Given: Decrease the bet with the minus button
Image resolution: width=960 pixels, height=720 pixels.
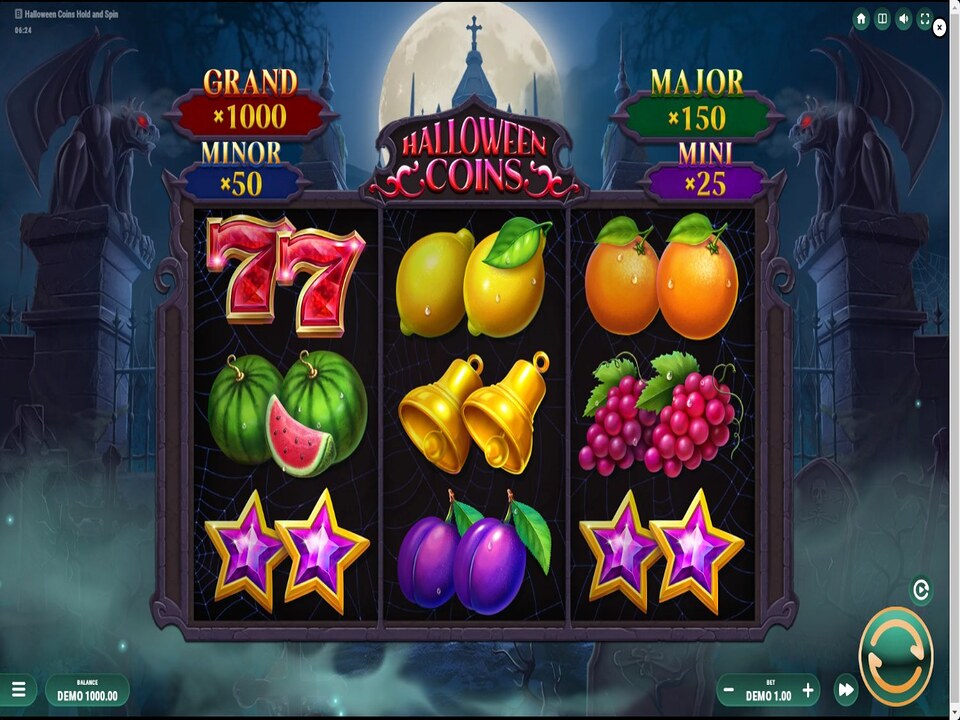Looking at the screenshot, I should pos(729,690).
